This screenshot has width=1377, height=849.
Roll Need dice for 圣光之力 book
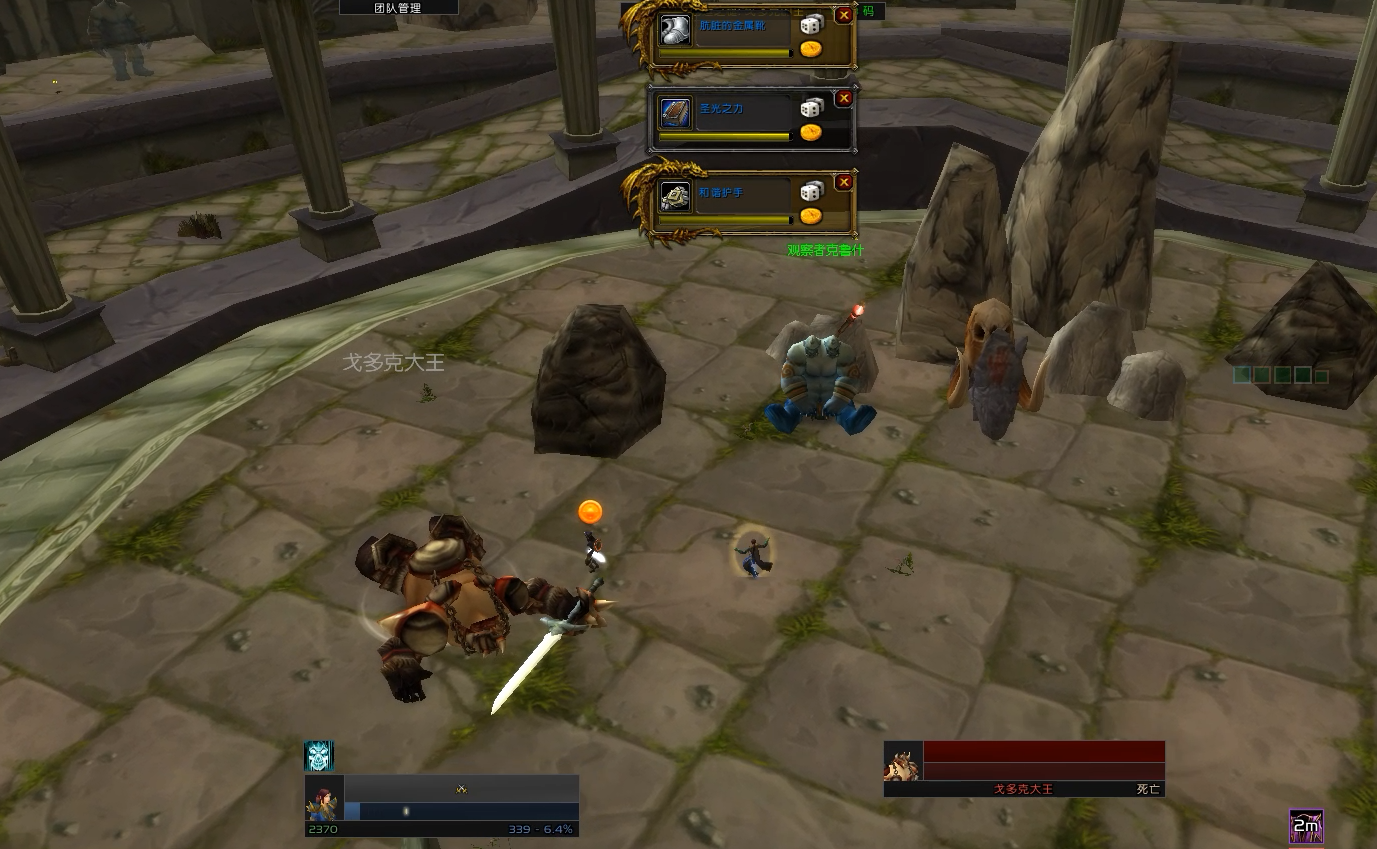[x=812, y=108]
